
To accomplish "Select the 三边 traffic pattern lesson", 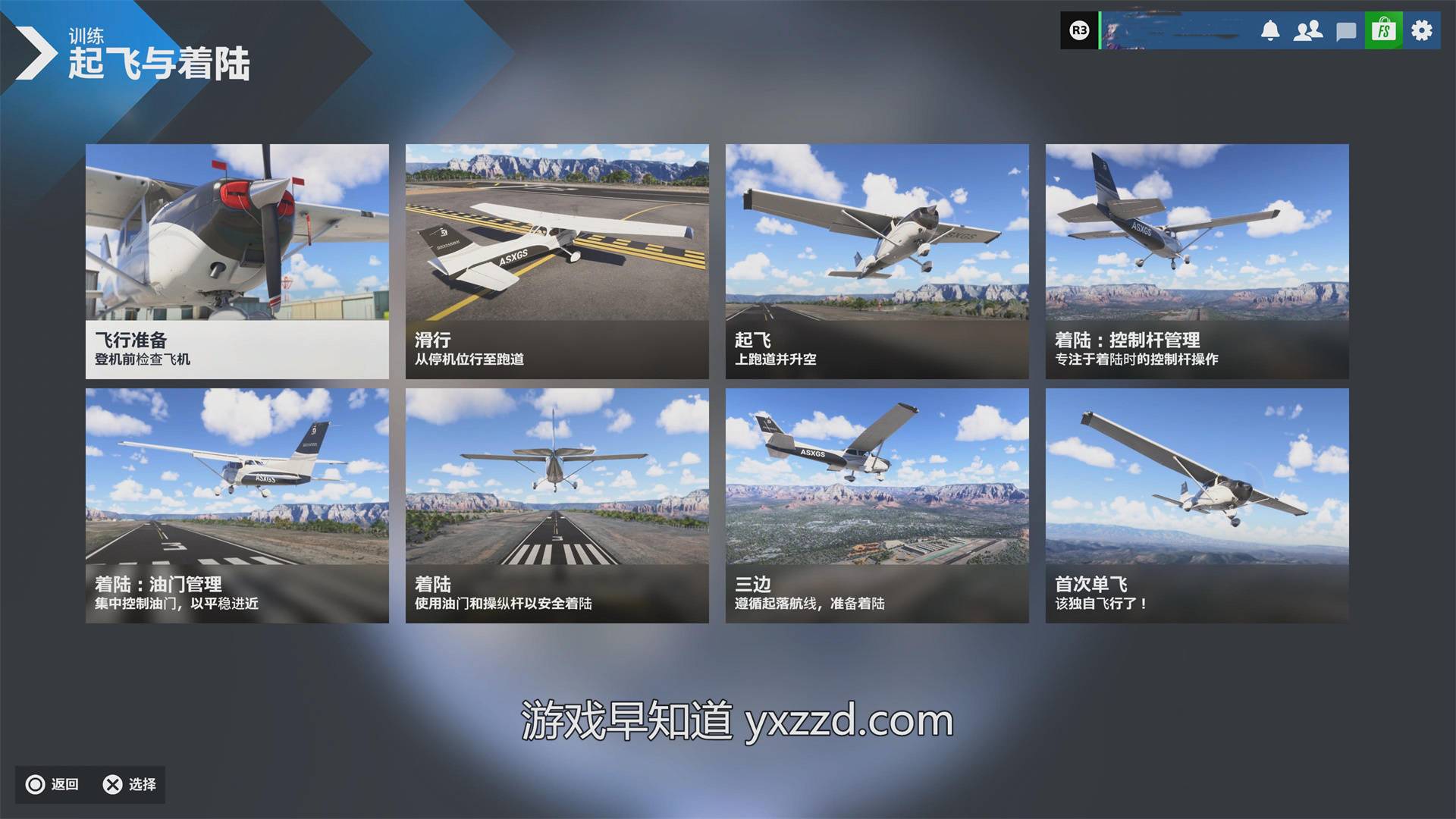I will click(x=877, y=505).
